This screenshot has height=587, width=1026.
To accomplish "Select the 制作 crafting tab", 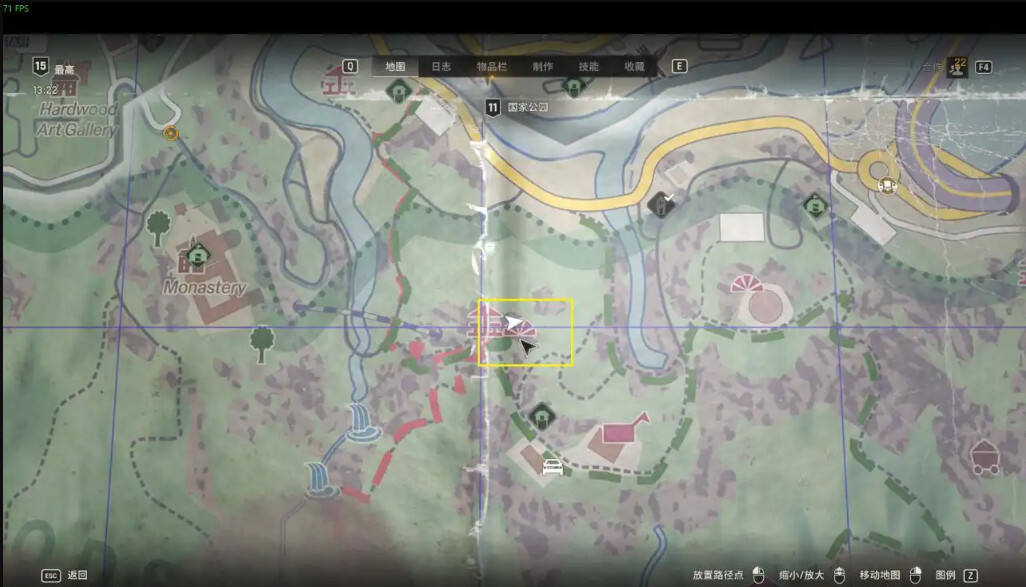I will [543, 67].
